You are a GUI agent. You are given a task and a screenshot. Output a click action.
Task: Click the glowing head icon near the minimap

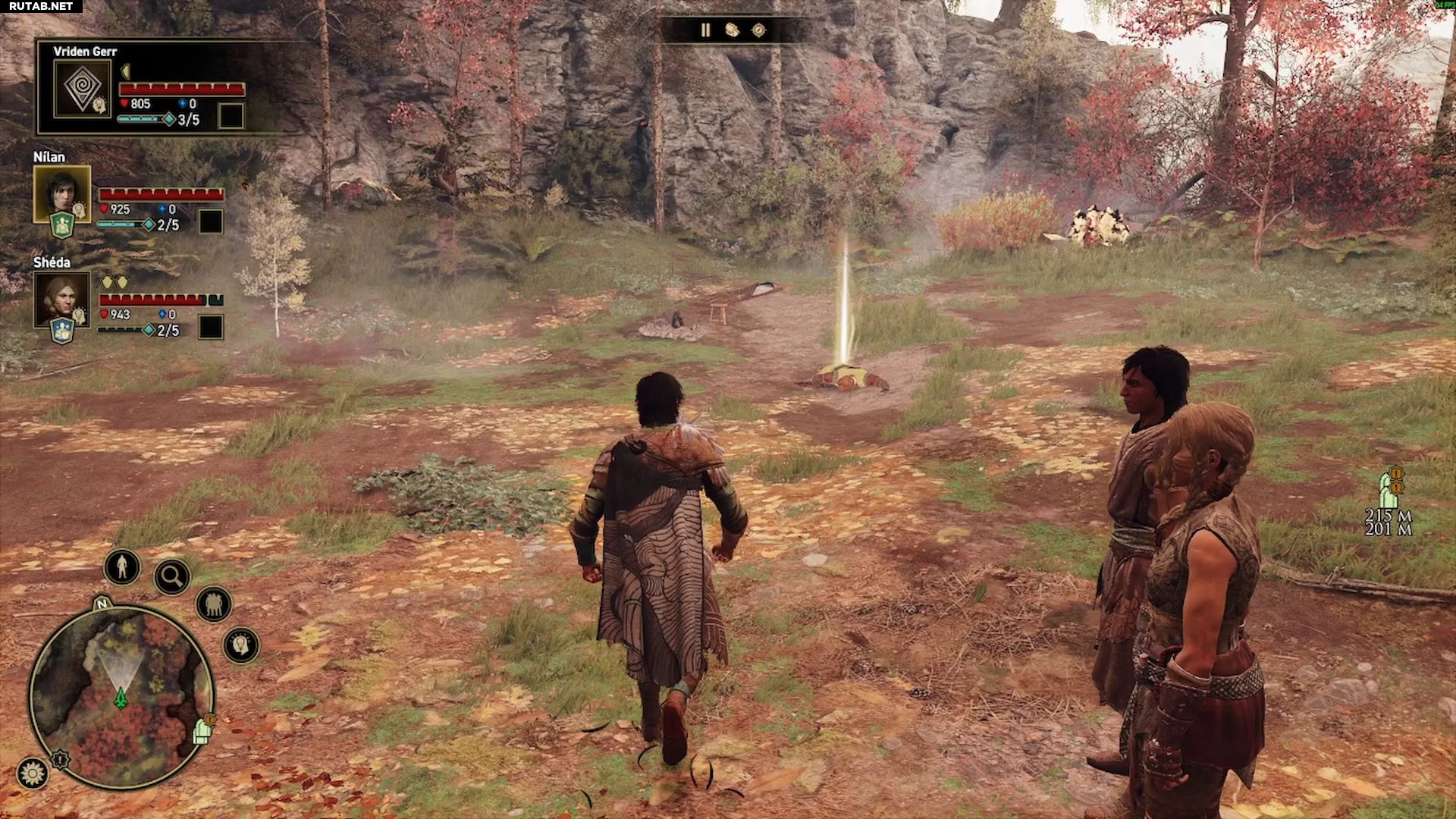tap(241, 645)
